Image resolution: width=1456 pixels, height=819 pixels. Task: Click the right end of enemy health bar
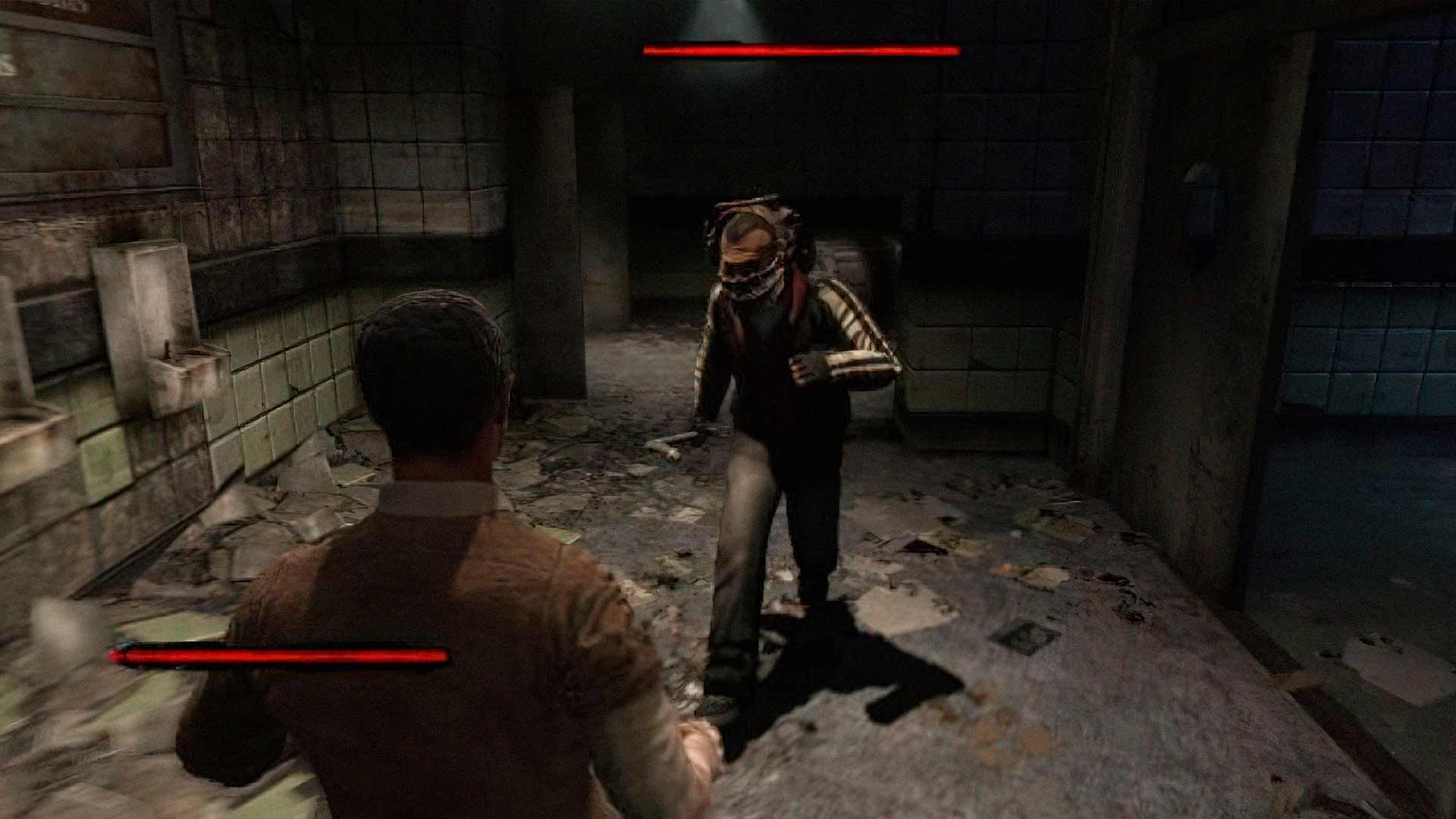(959, 52)
